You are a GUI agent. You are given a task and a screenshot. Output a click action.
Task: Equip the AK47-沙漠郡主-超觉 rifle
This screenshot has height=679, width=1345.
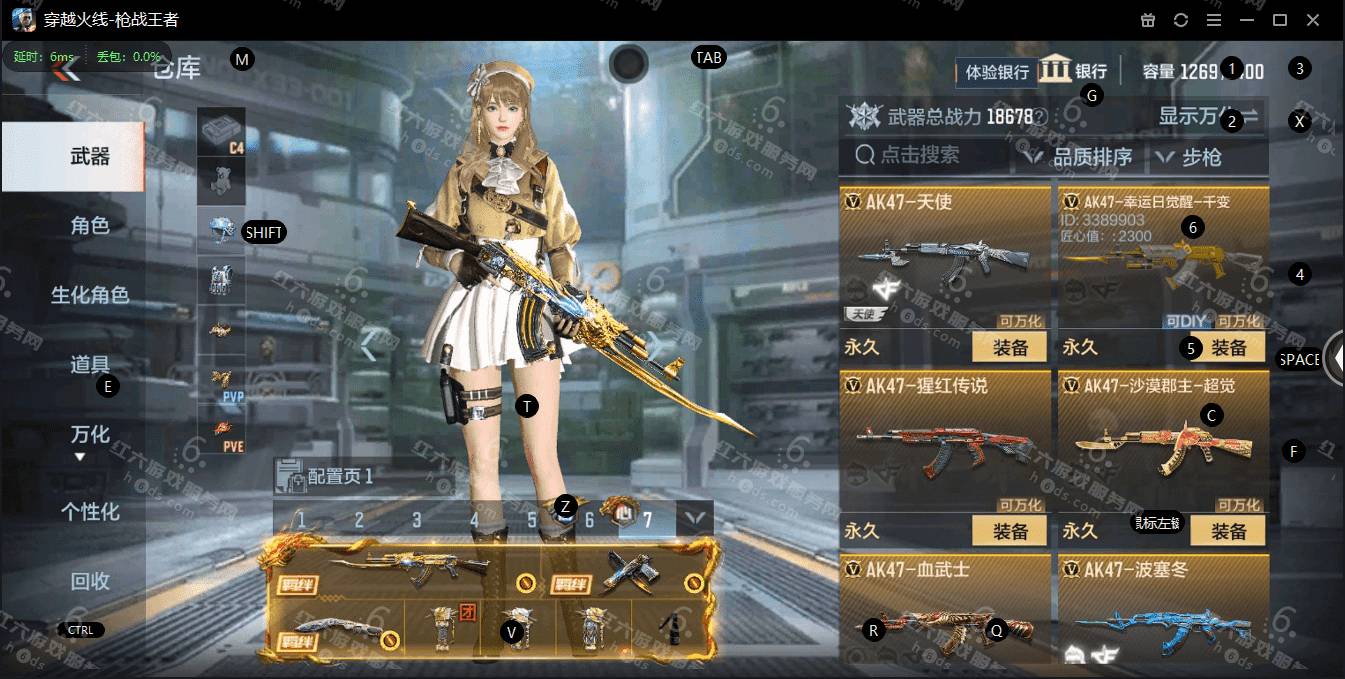(x=1228, y=531)
